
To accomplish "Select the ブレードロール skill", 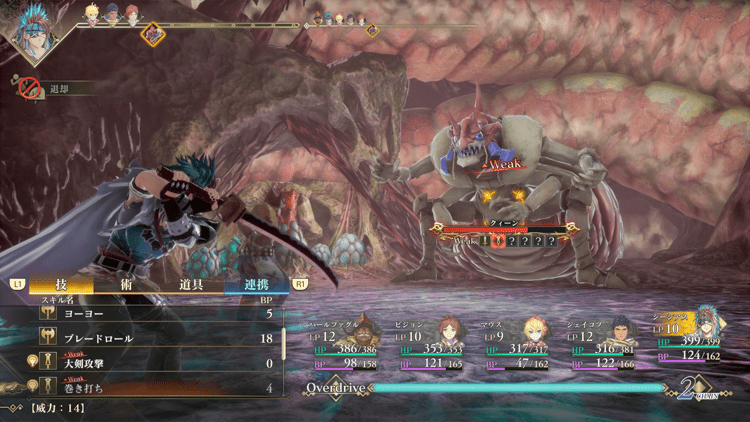I will [x=150, y=338].
